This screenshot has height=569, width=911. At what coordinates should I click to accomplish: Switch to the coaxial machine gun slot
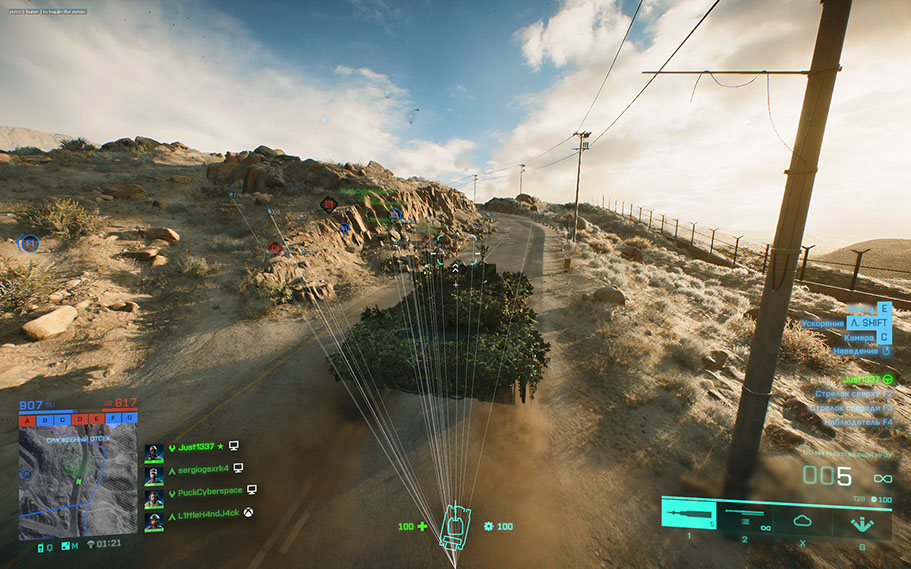744,516
